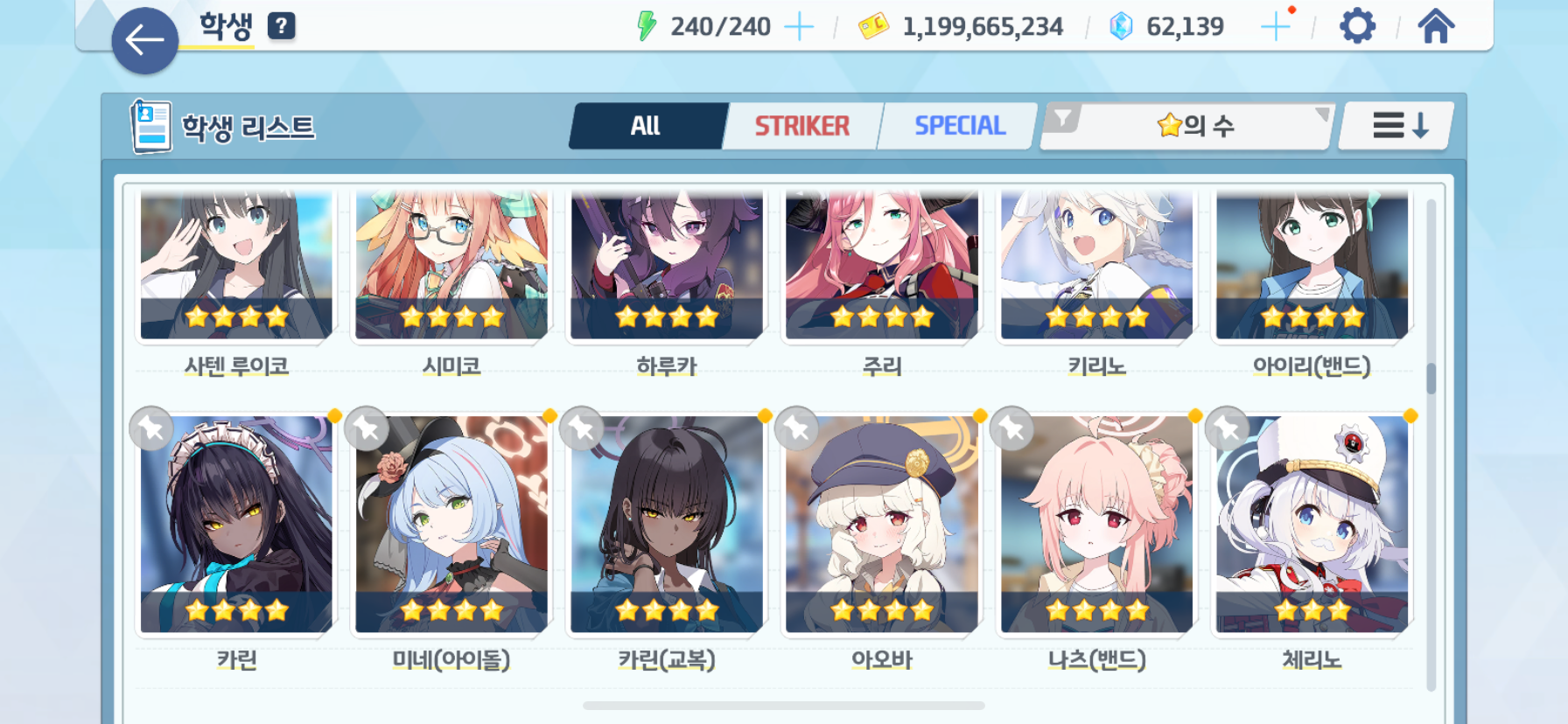Return to the home lobby
1568x724 pixels.
click(1436, 26)
